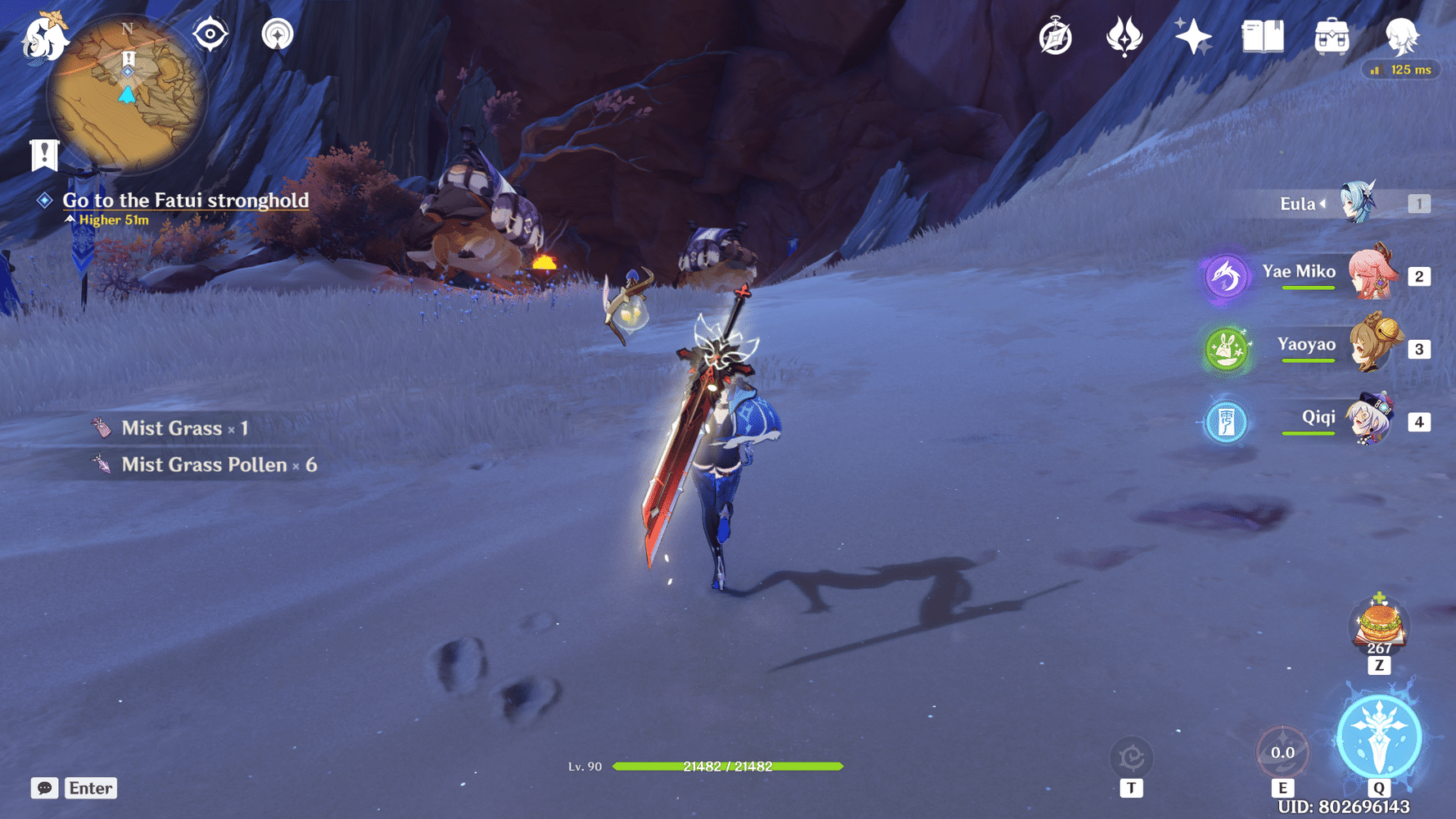Activate Eula's Elemental Skill on cooldown
This screenshot has height=819, width=1456.
(1282, 752)
